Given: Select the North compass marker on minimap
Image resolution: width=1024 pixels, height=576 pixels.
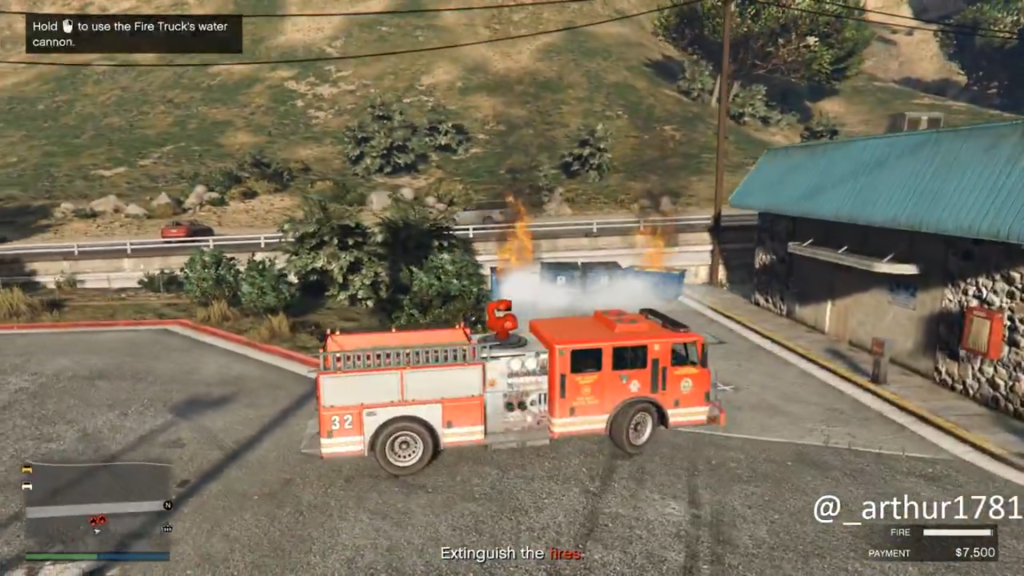Looking at the screenshot, I should click(x=168, y=505).
